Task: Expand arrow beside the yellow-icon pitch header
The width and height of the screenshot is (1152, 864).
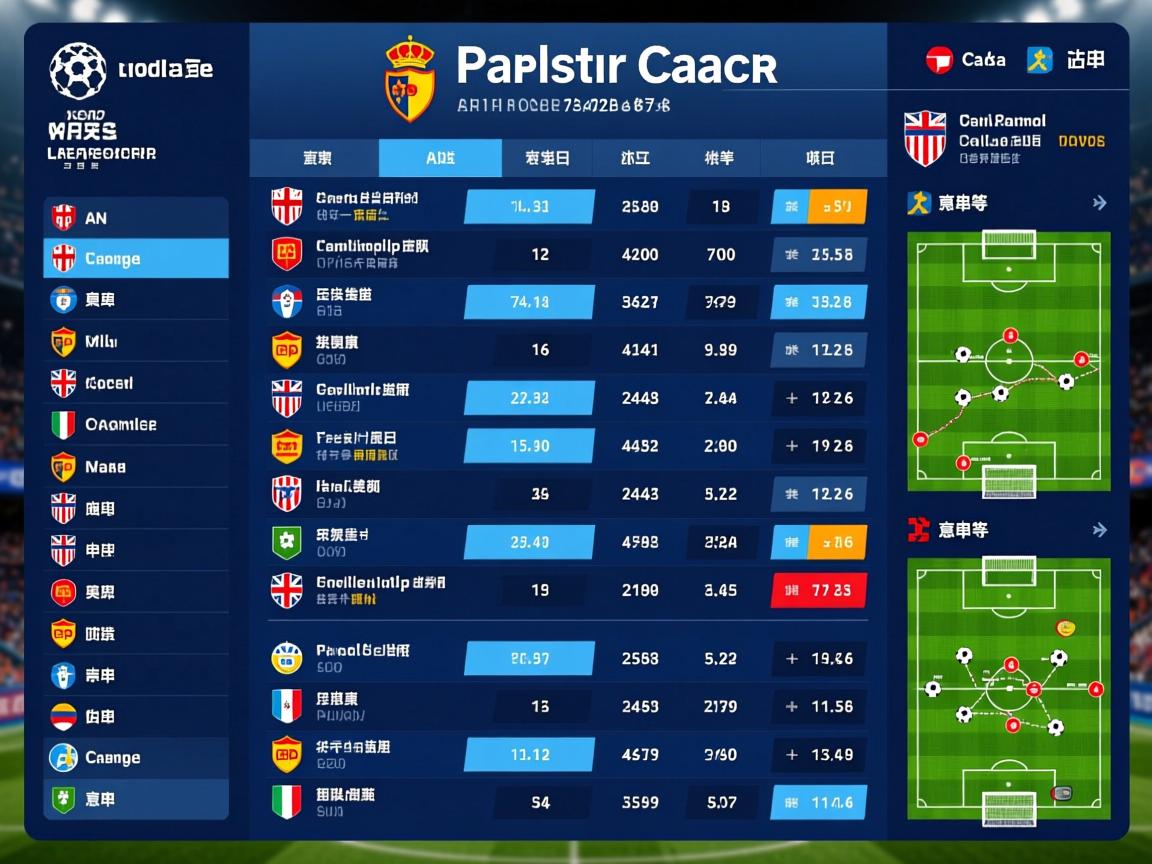Action: pyautogui.click(x=1099, y=203)
